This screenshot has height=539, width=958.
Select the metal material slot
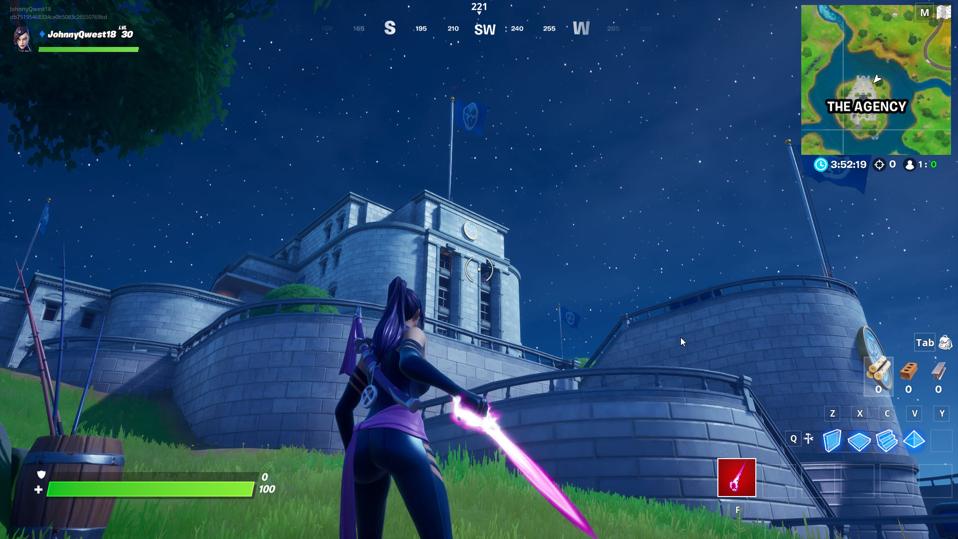(939, 372)
